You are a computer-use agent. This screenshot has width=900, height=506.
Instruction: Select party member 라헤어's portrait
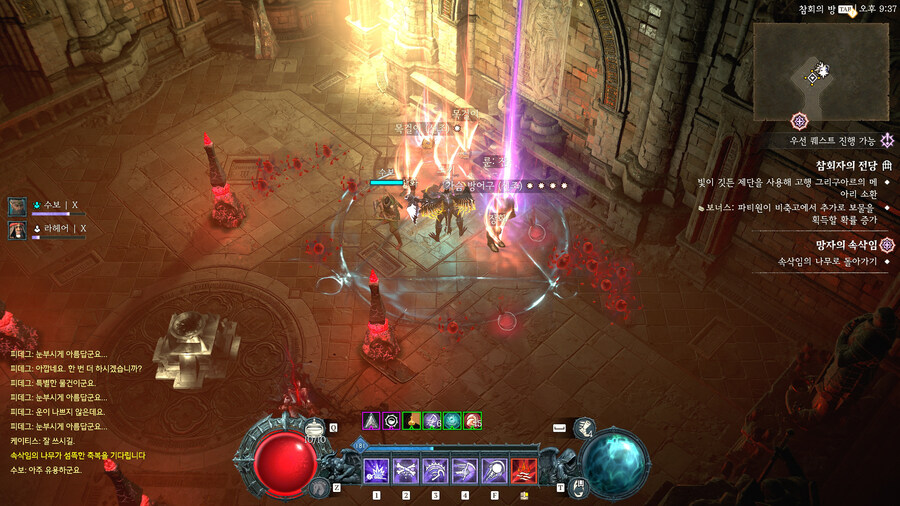tap(18, 230)
